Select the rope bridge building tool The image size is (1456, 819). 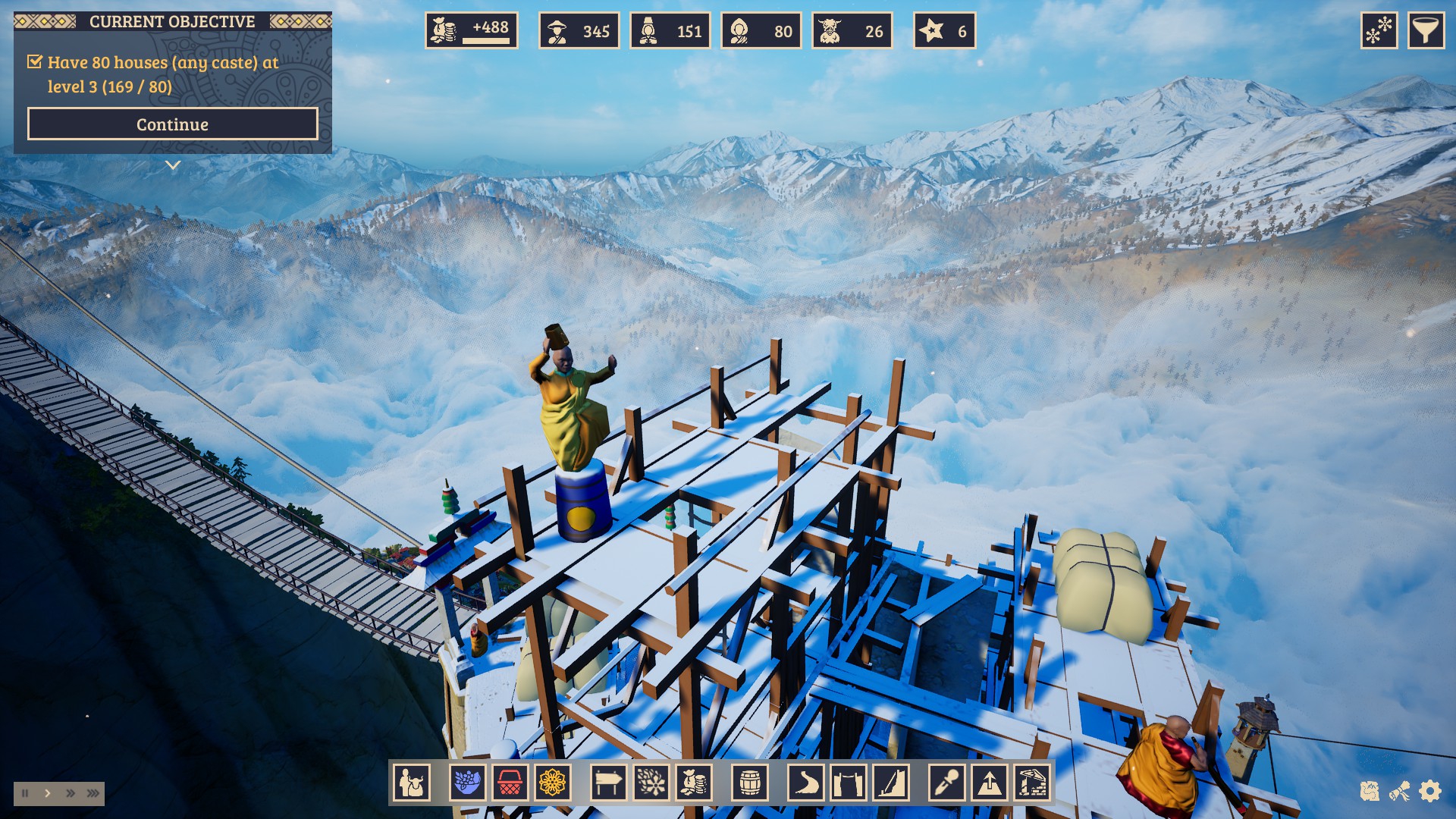pyautogui.click(x=848, y=782)
